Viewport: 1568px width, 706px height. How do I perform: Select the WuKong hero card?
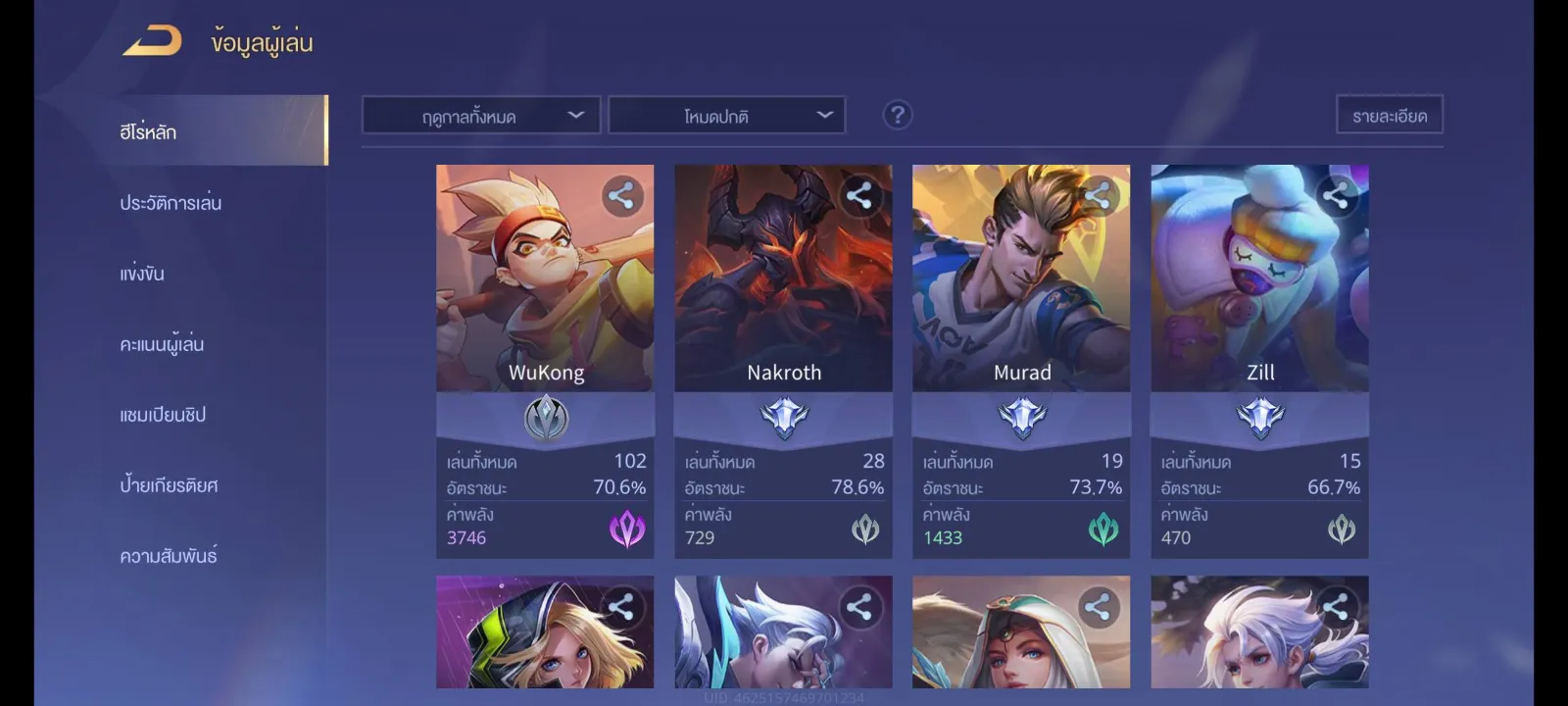(545, 294)
